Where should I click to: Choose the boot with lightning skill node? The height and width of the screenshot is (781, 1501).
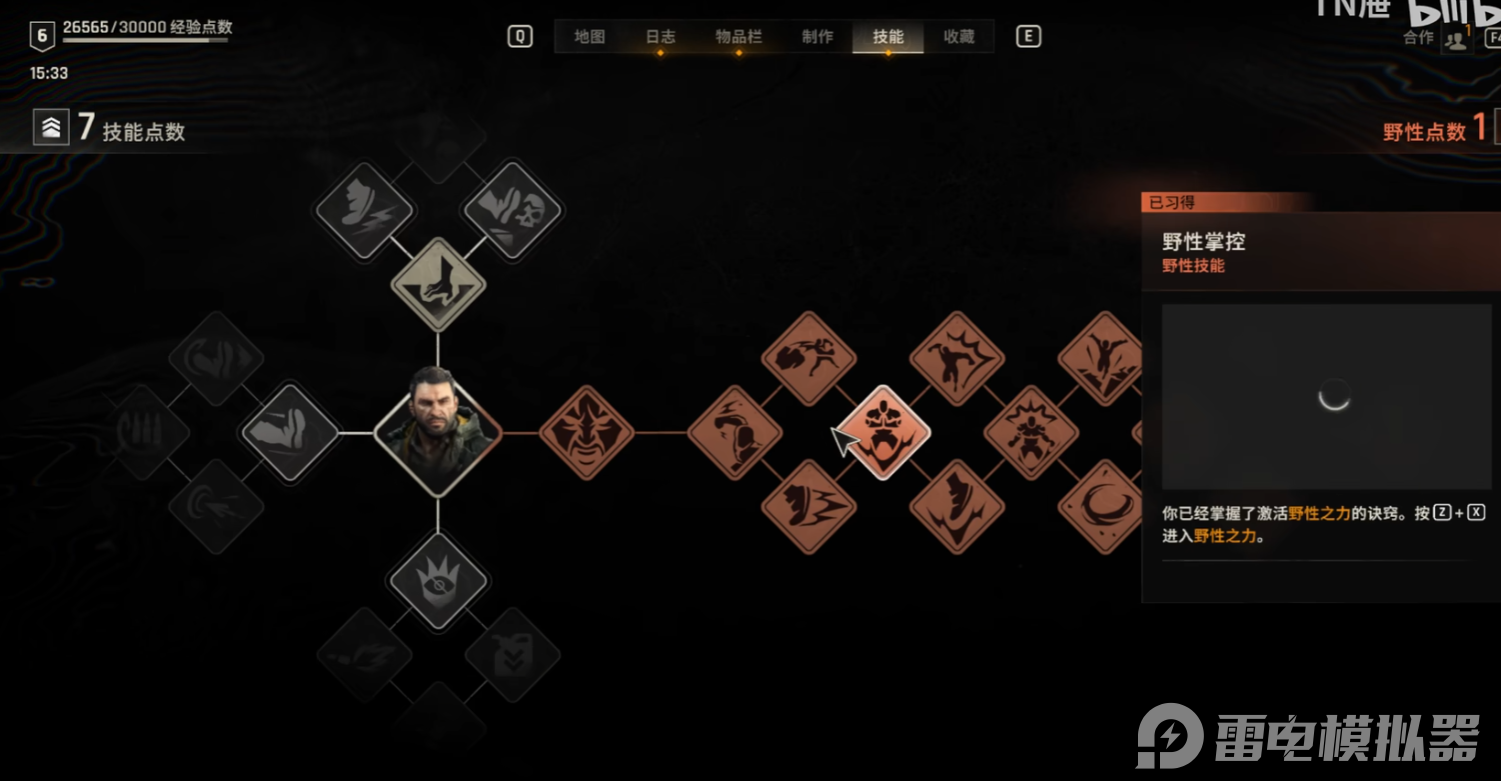point(364,211)
